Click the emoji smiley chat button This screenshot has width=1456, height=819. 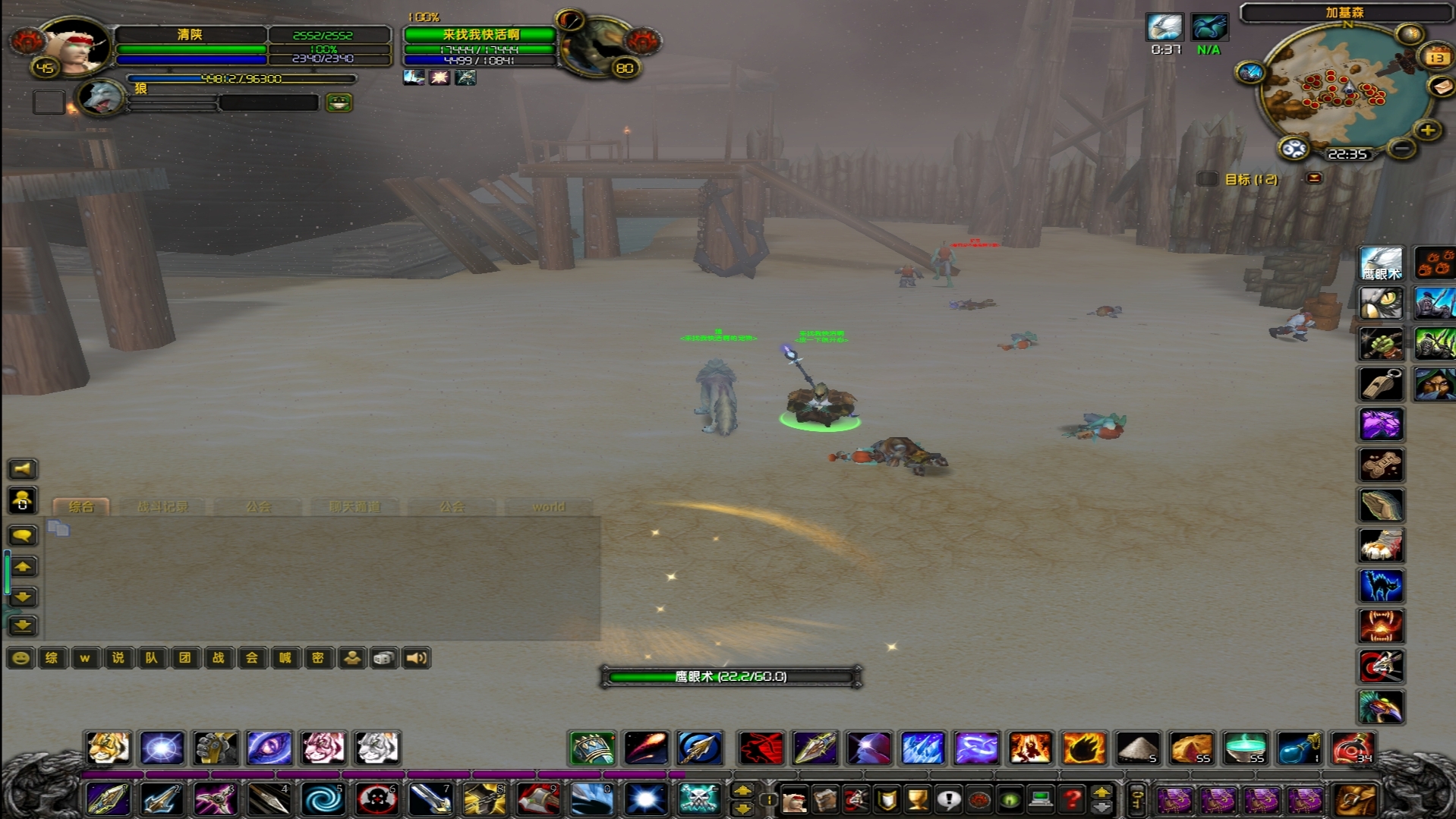click(x=20, y=658)
